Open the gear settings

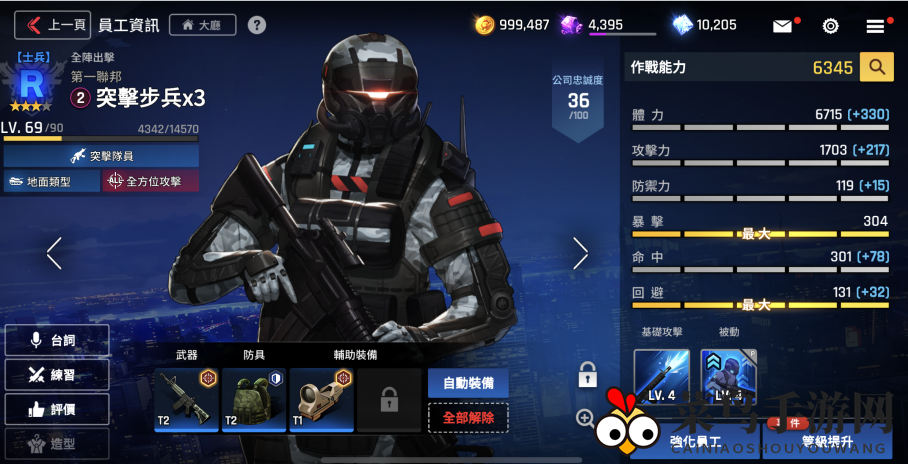830,26
